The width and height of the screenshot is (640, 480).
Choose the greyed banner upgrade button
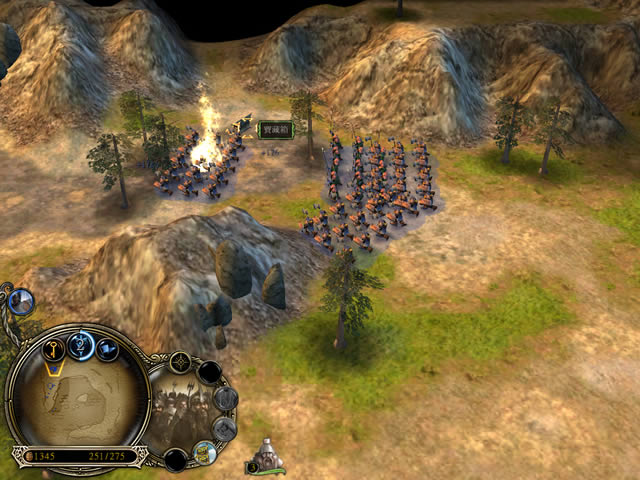tap(224, 429)
